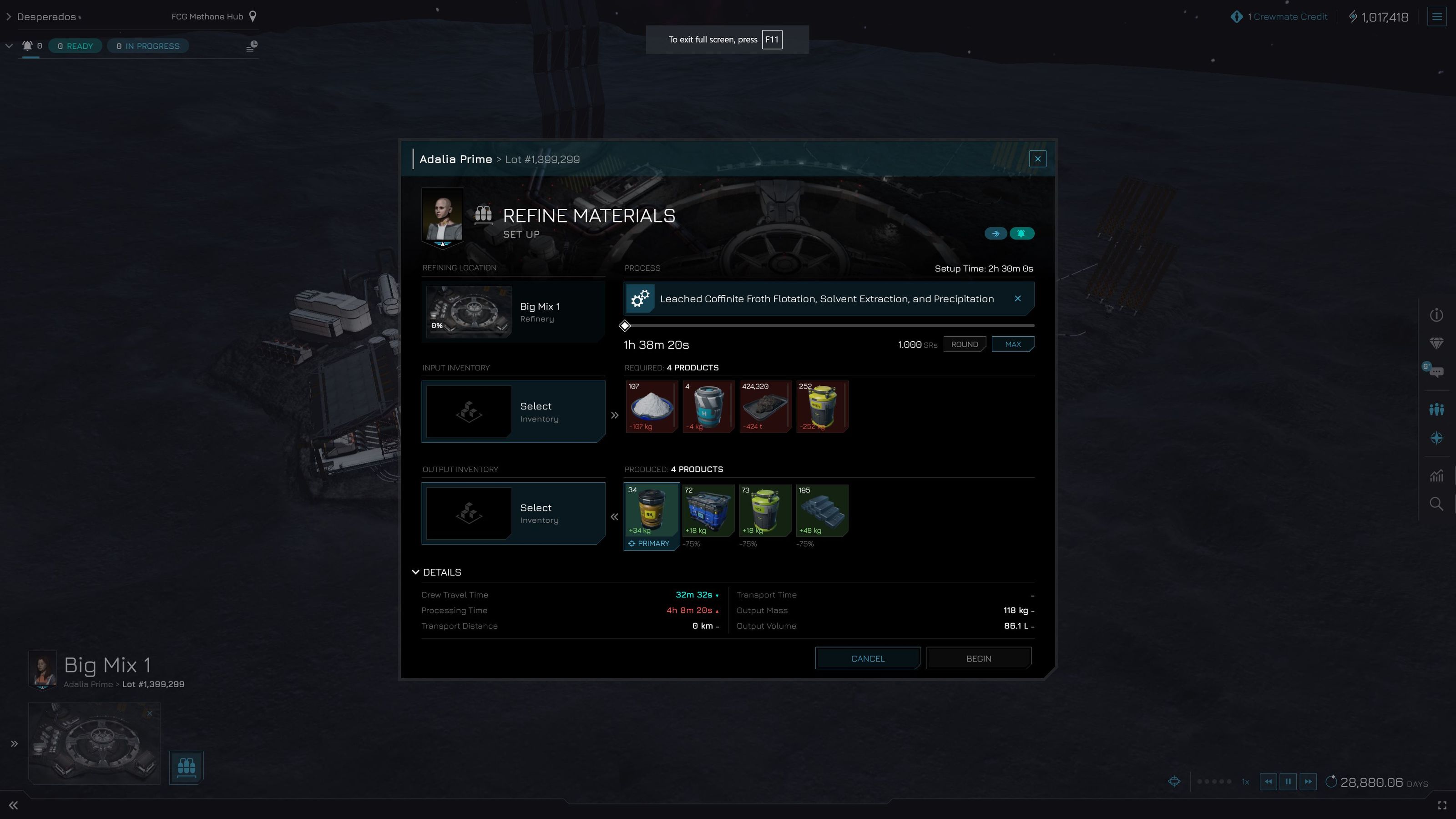Click the search magnifier icon in the sidebar
Image resolution: width=1456 pixels, height=819 pixels.
click(x=1437, y=504)
